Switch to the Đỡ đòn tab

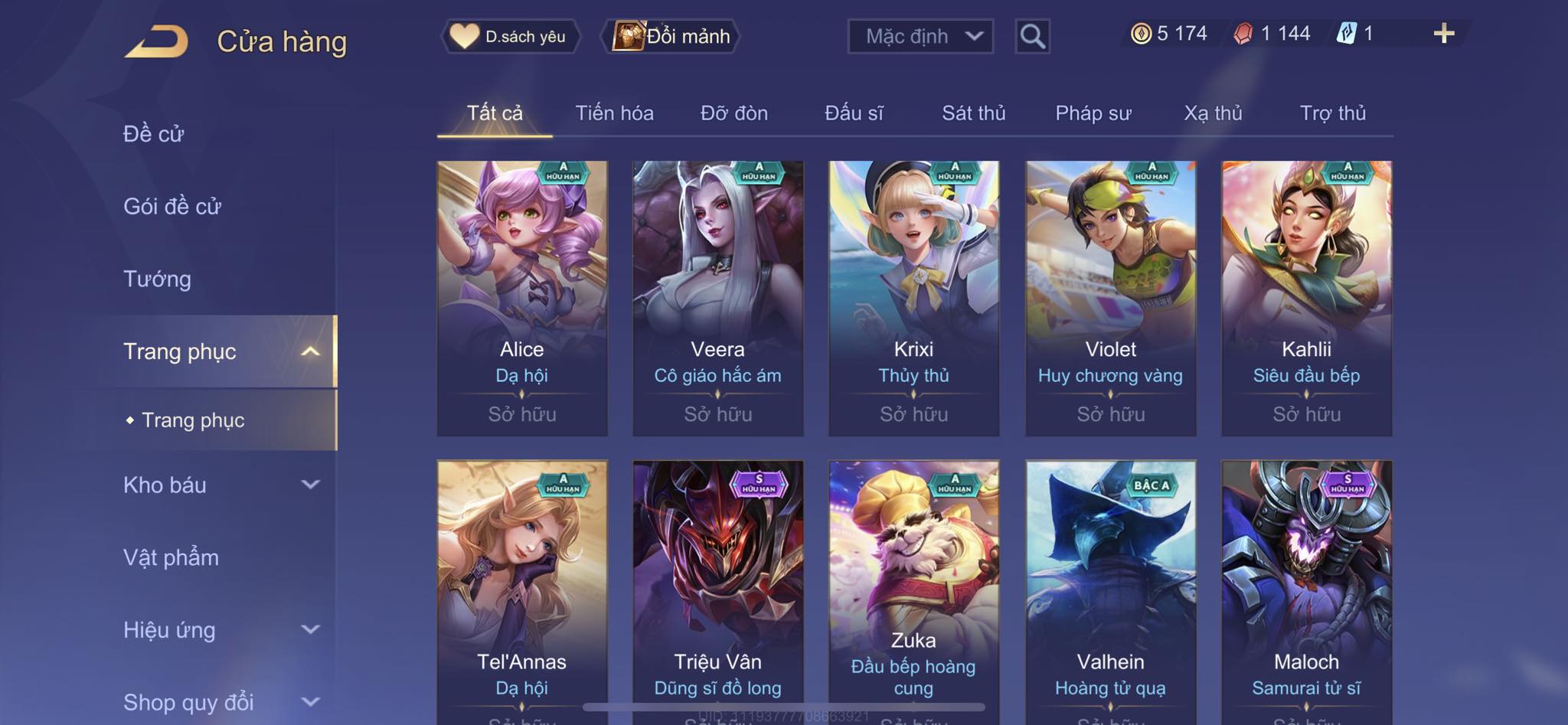[733, 113]
